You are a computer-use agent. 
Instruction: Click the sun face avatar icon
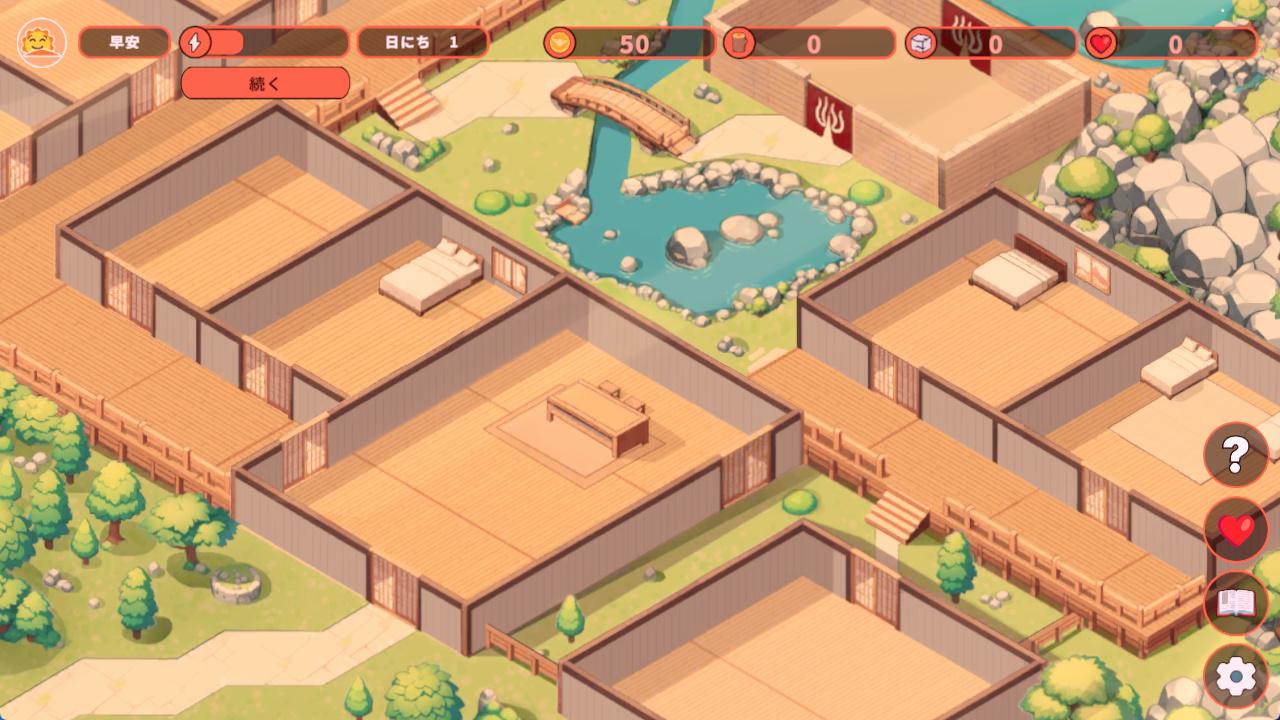(42, 43)
